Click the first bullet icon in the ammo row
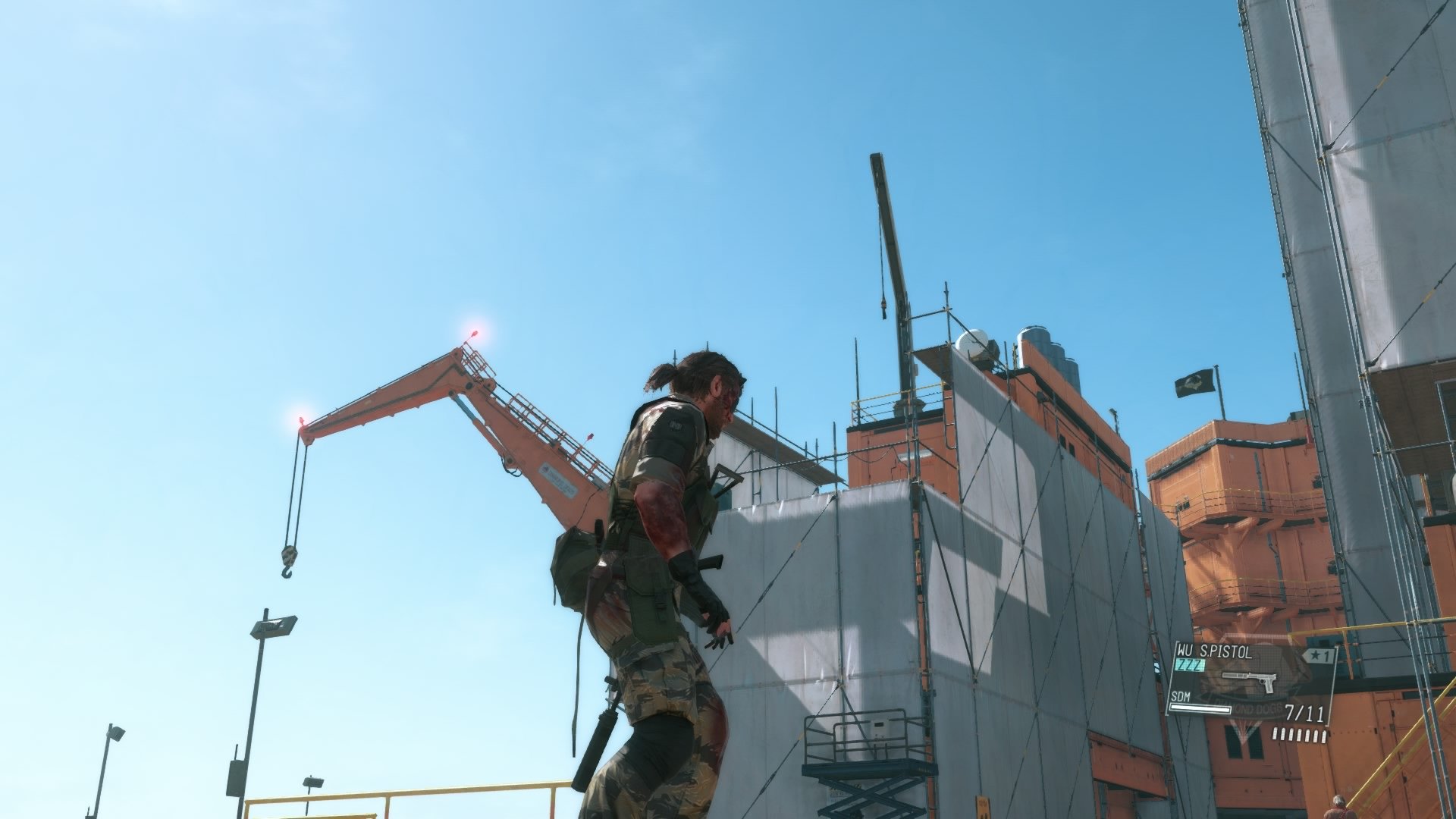 (1275, 735)
